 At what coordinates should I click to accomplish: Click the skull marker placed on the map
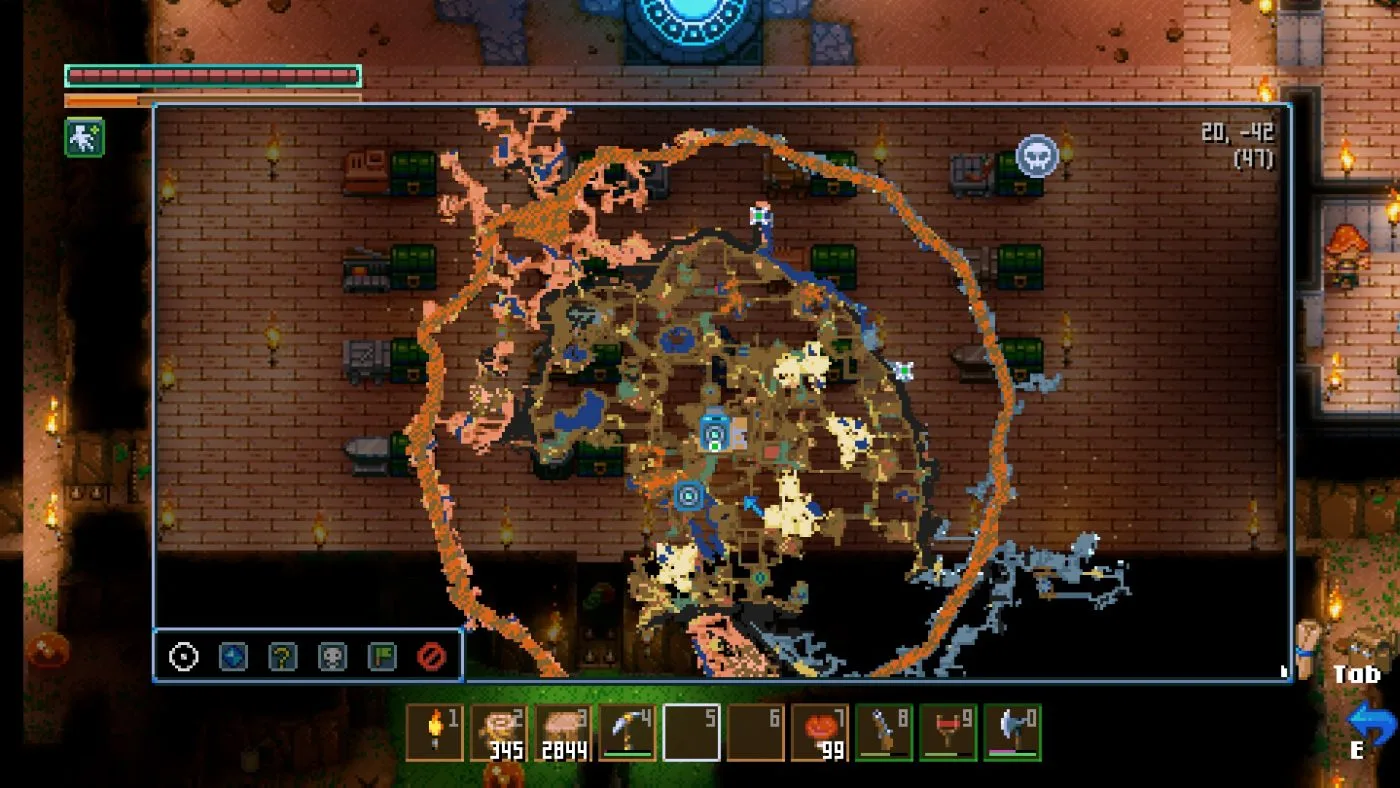[1037, 156]
